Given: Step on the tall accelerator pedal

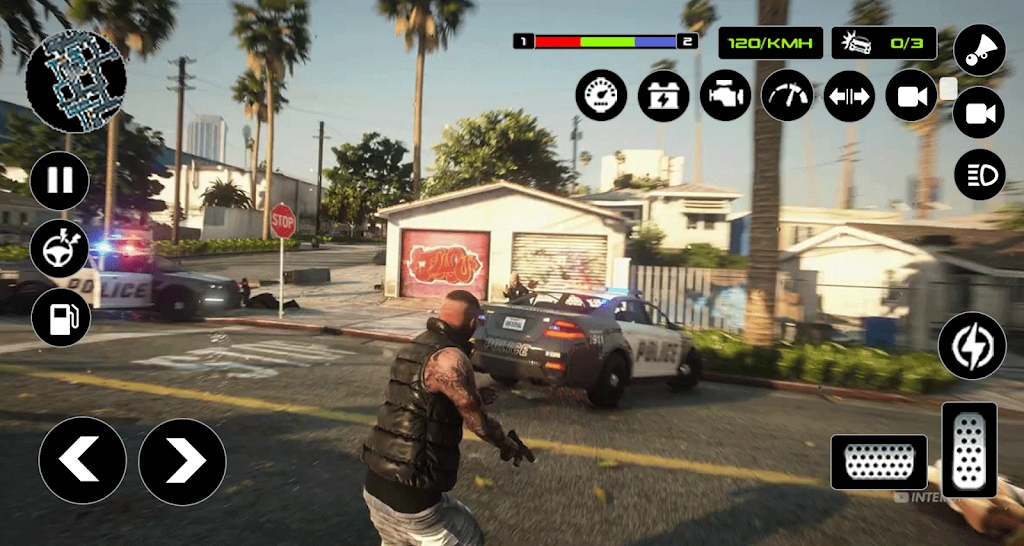Looking at the screenshot, I should coord(969,450).
